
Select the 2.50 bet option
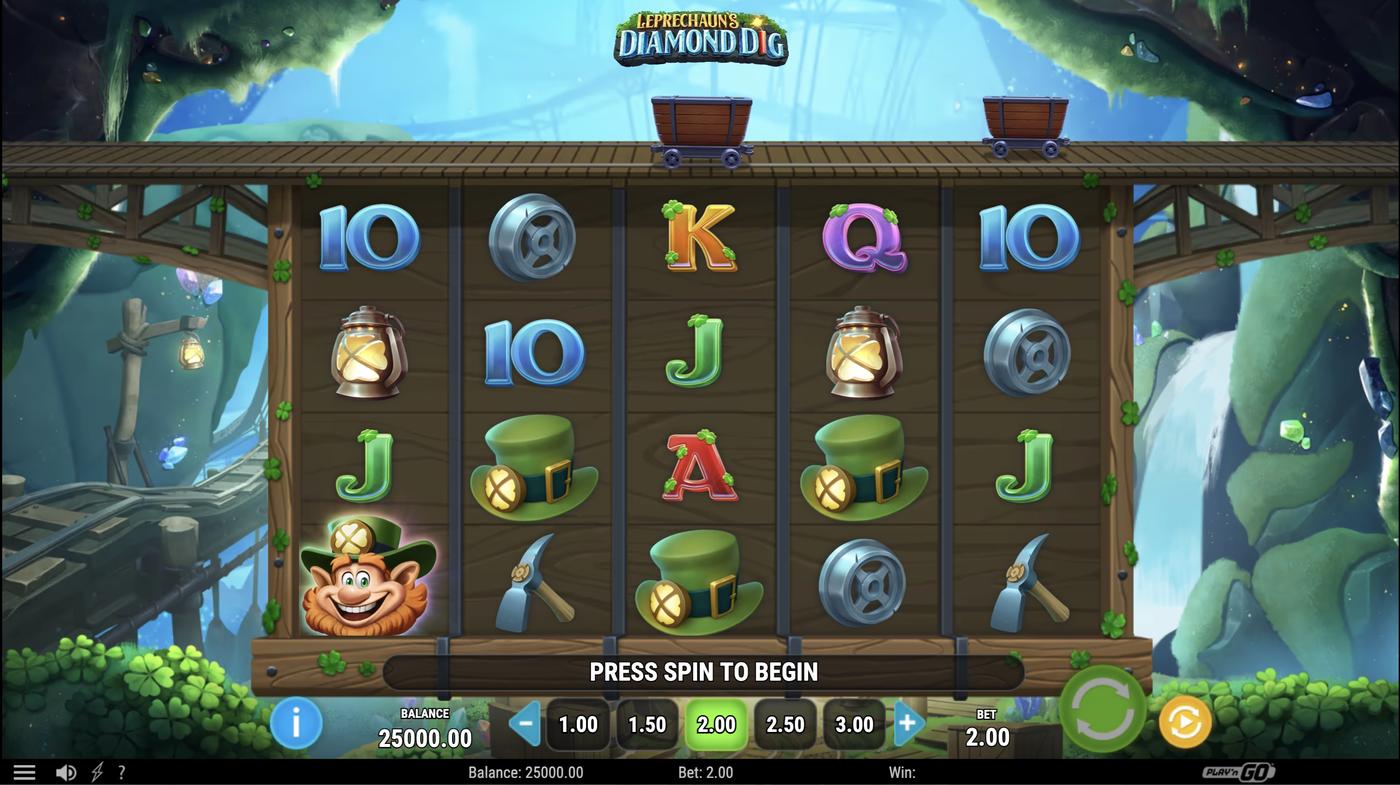pos(785,723)
